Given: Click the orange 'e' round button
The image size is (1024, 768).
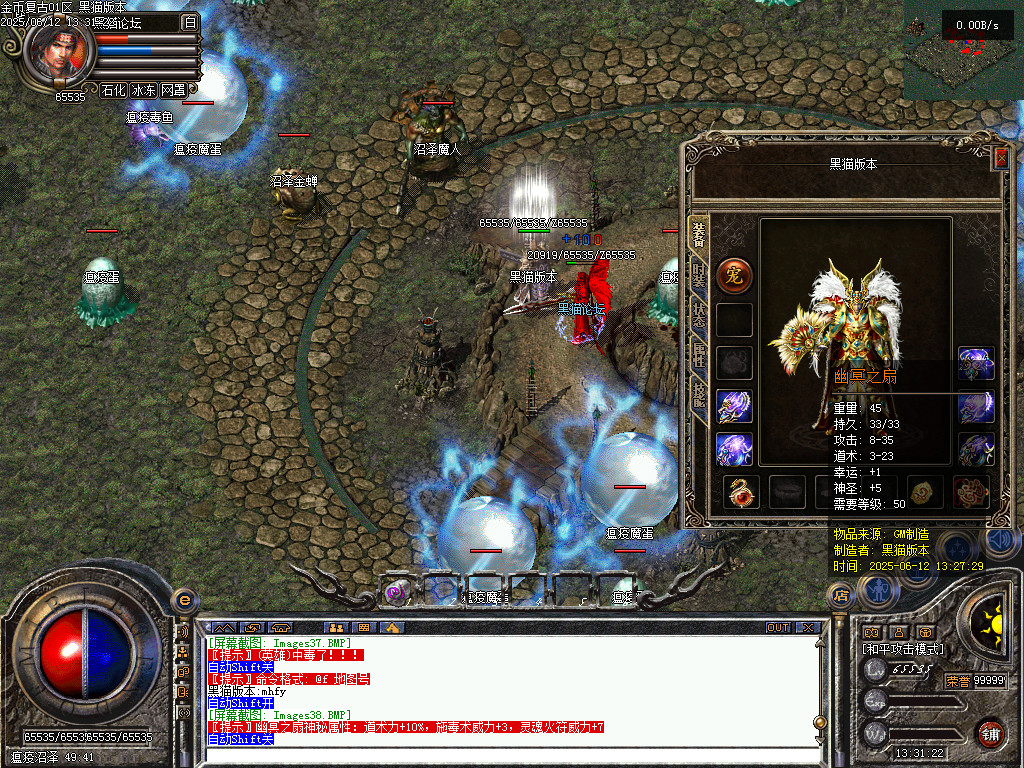Looking at the screenshot, I should (183, 599).
